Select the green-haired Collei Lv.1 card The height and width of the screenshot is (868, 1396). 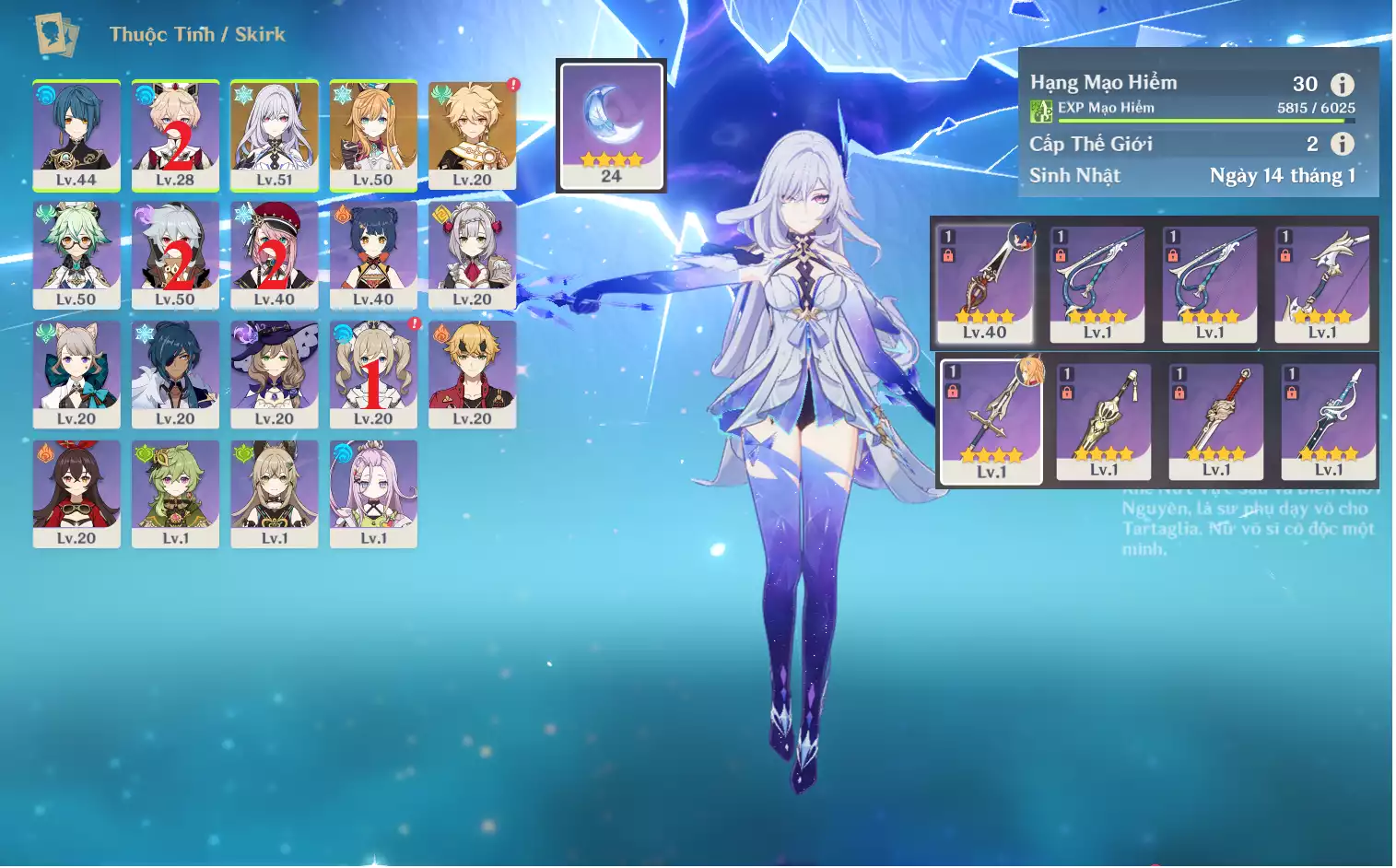[175, 494]
